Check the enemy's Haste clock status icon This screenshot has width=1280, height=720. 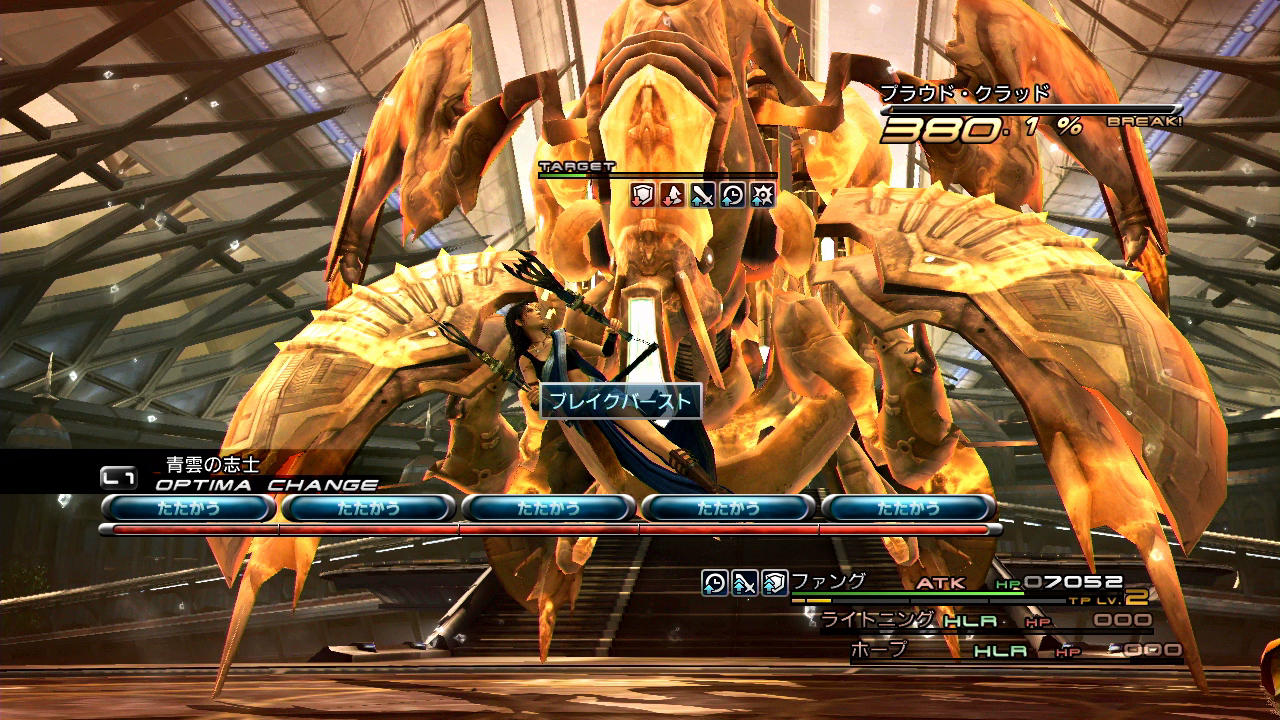[x=732, y=194]
